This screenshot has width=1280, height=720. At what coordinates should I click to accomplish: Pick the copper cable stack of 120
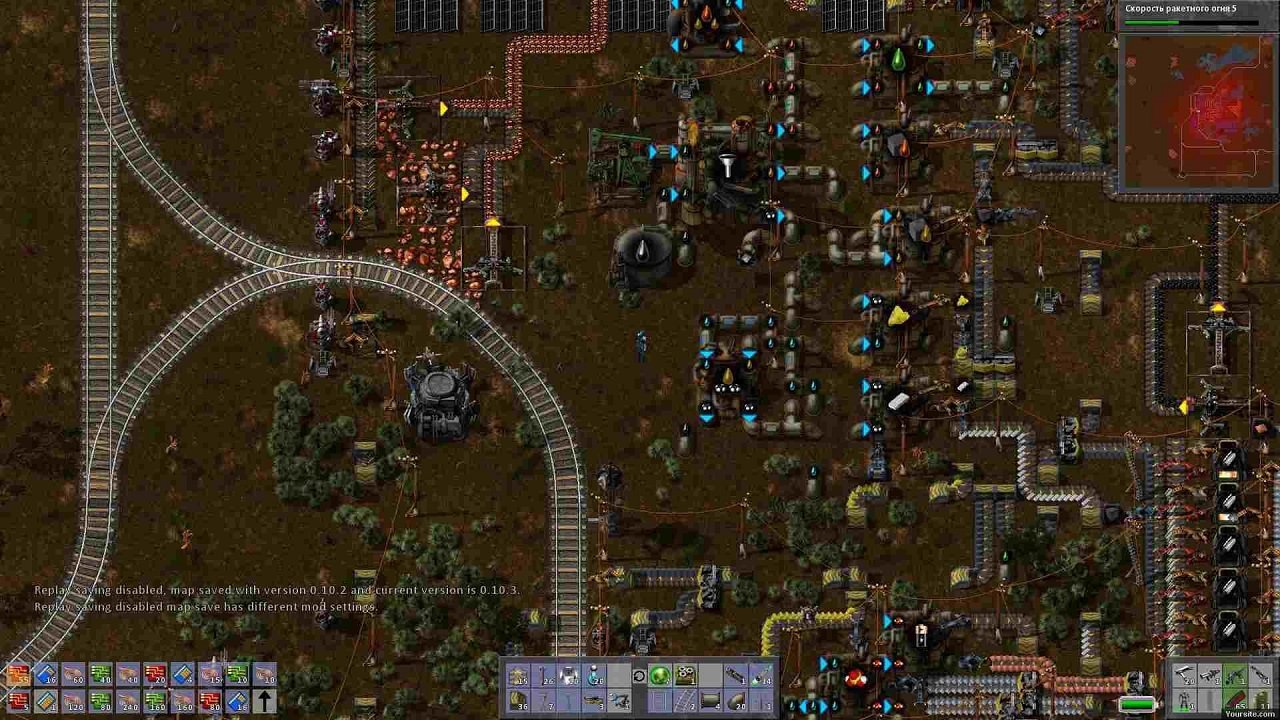[74, 701]
